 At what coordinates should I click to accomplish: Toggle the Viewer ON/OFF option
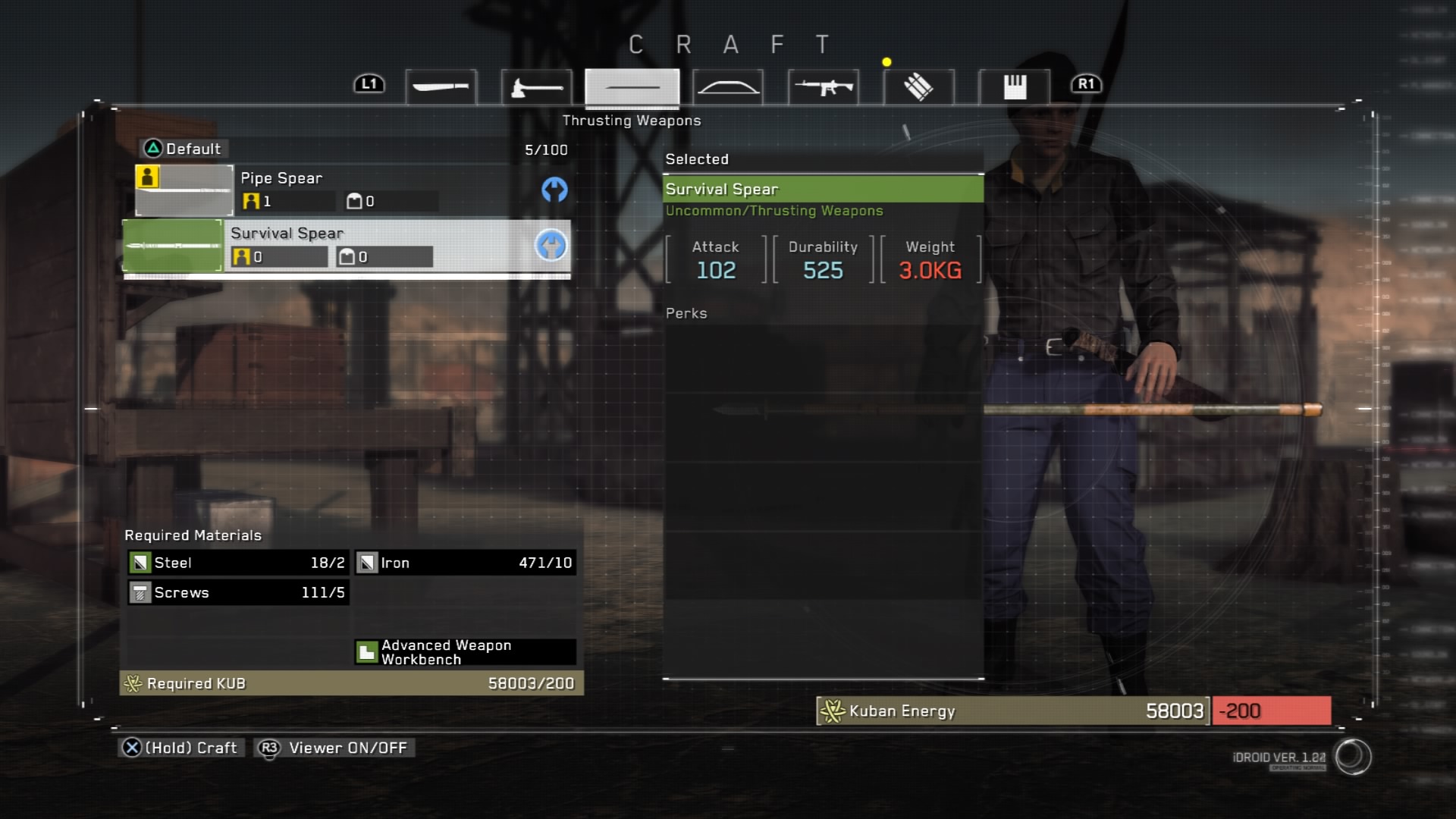[335, 748]
